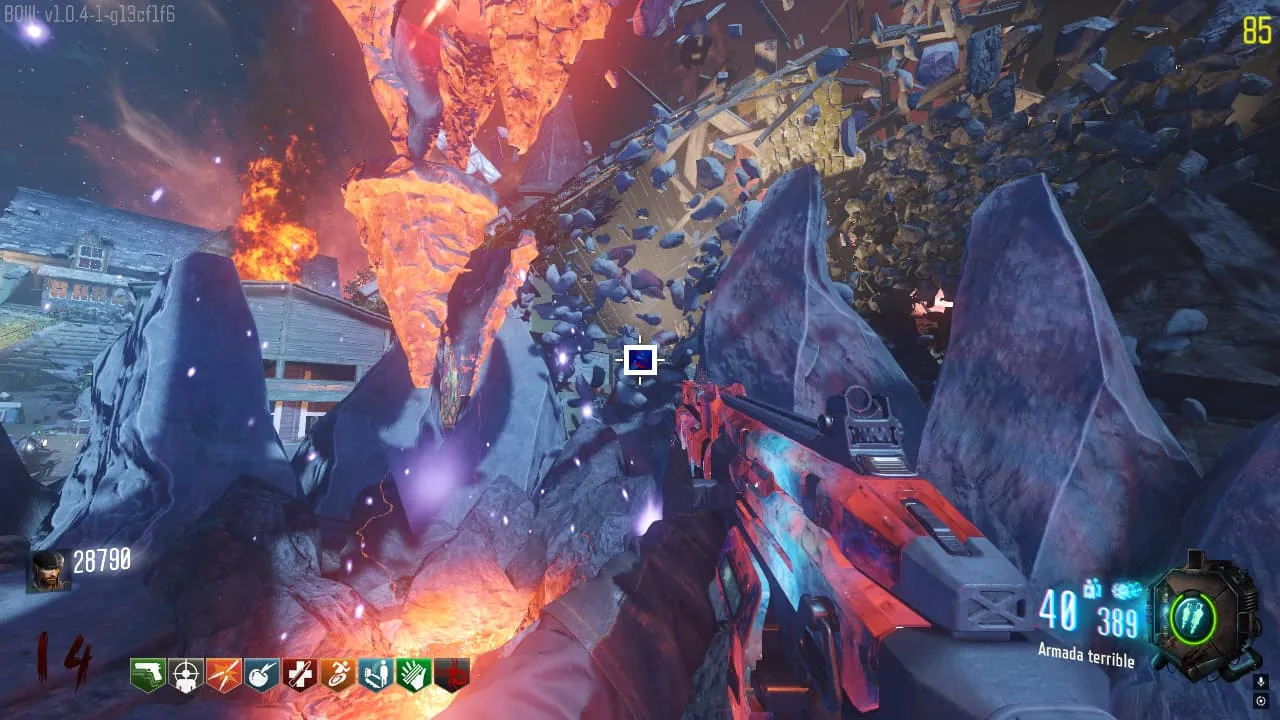Select the green Mule Kick pistol perk

[148, 675]
